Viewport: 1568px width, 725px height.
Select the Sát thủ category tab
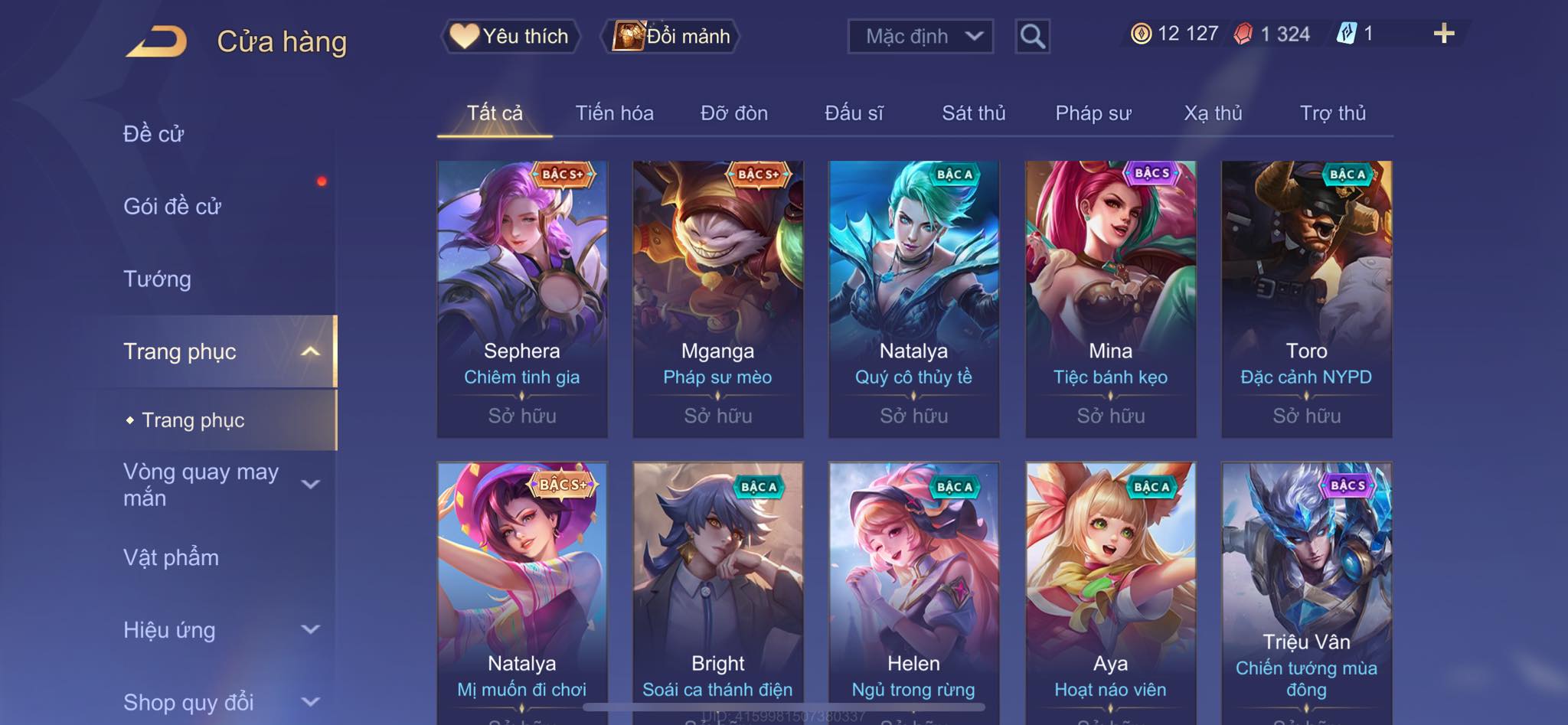click(x=973, y=113)
